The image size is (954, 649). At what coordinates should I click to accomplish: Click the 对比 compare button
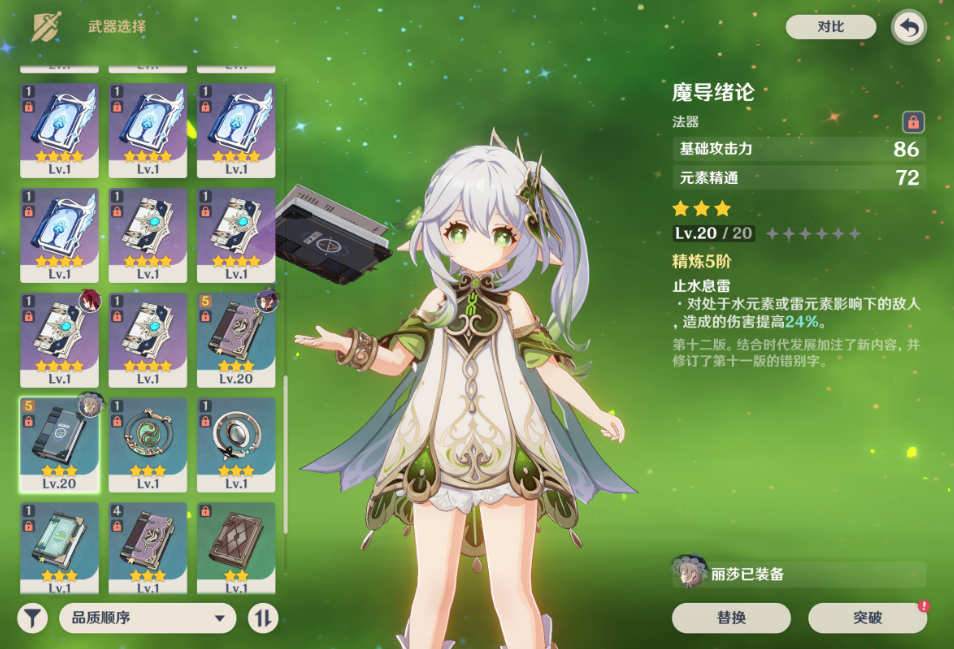point(830,27)
